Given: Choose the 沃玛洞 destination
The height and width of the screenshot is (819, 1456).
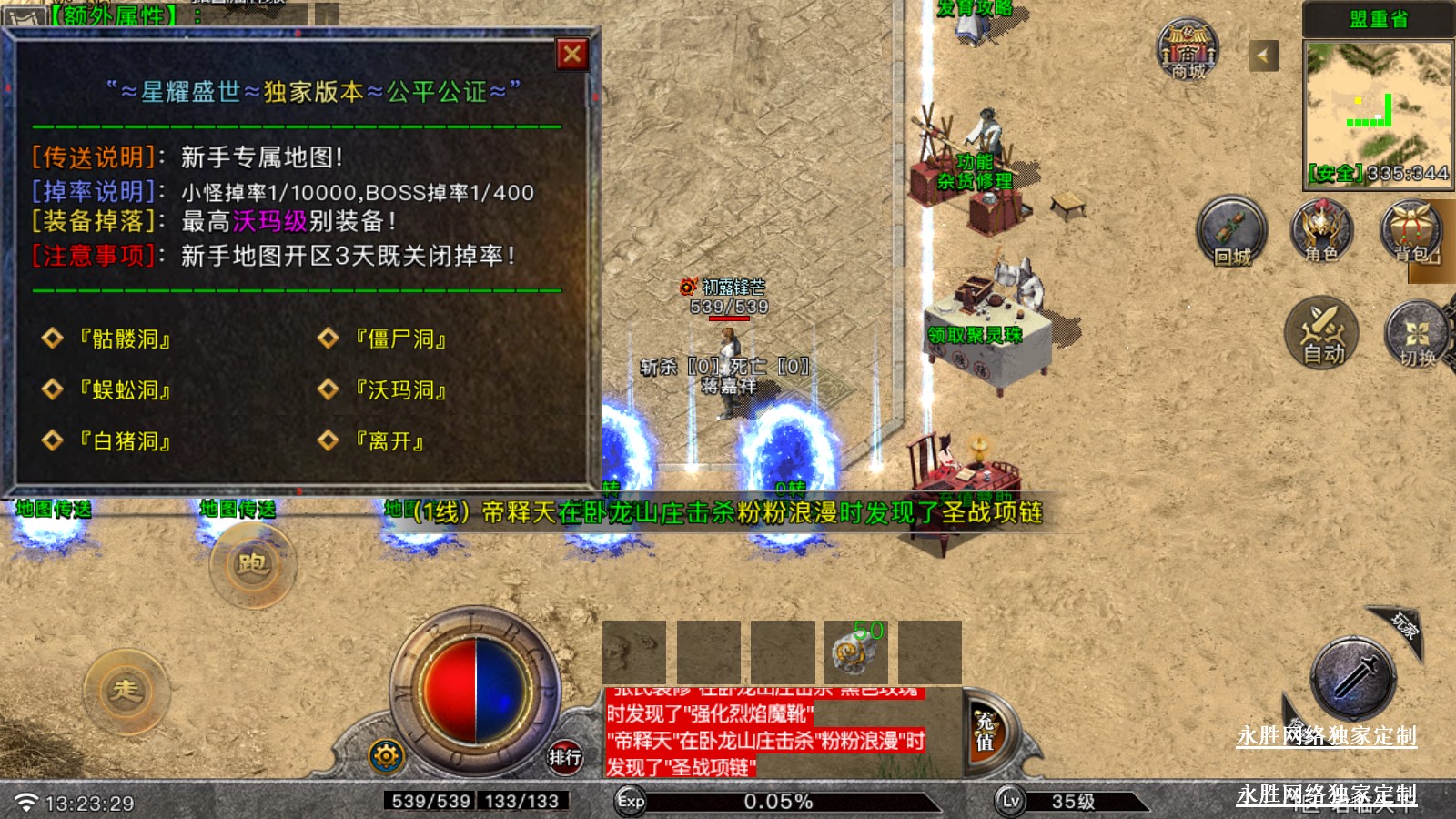Looking at the screenshot, I should [400, 390].
